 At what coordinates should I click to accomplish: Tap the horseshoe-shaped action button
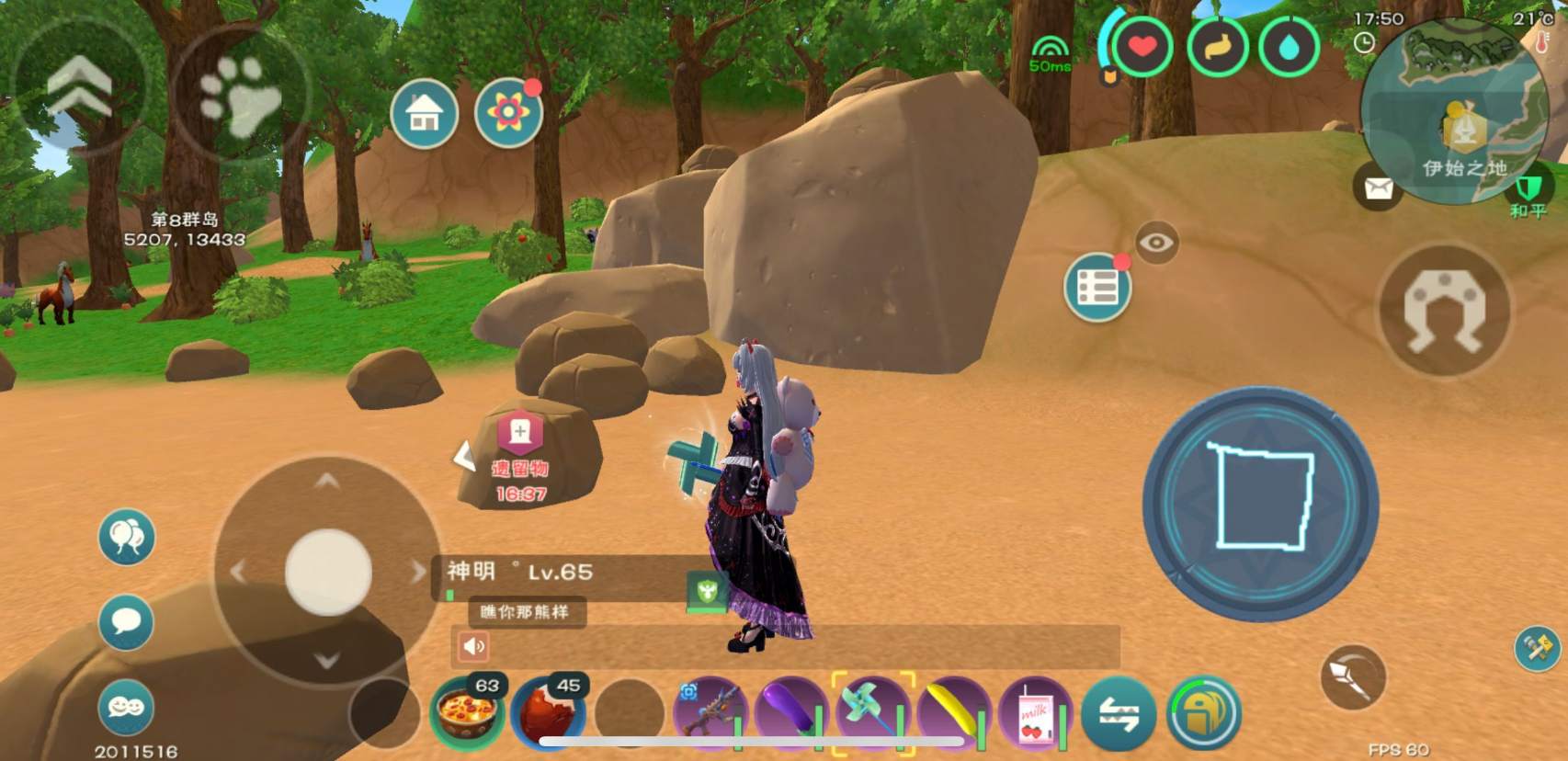pyautogui.click(x=1444, y=311)
